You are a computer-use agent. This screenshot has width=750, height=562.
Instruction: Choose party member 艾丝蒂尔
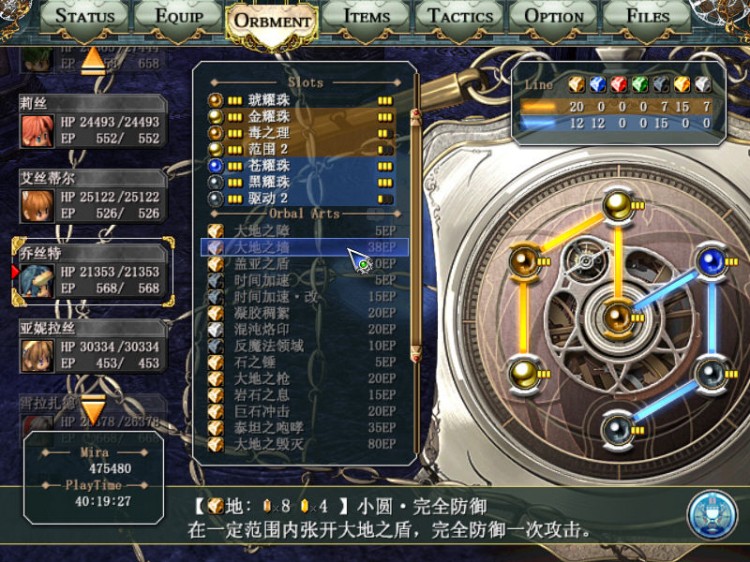(91, 198)
